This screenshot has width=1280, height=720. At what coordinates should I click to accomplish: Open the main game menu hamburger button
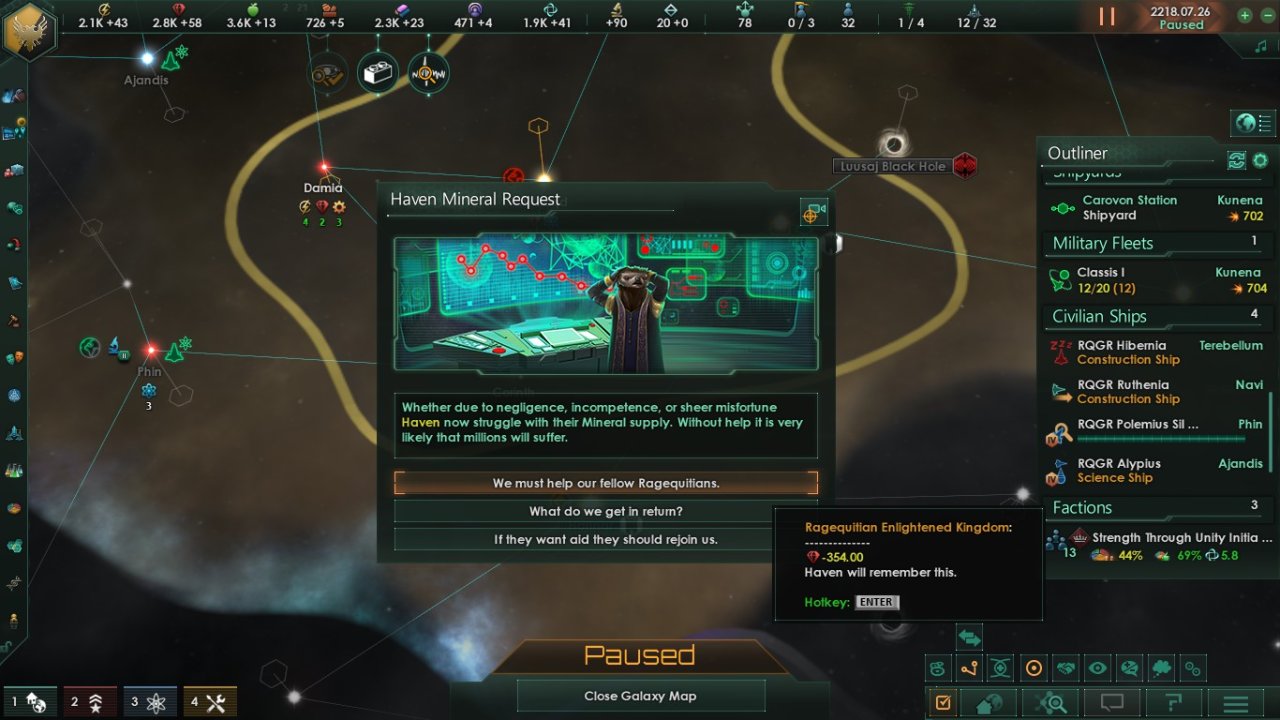[1236, 701]
